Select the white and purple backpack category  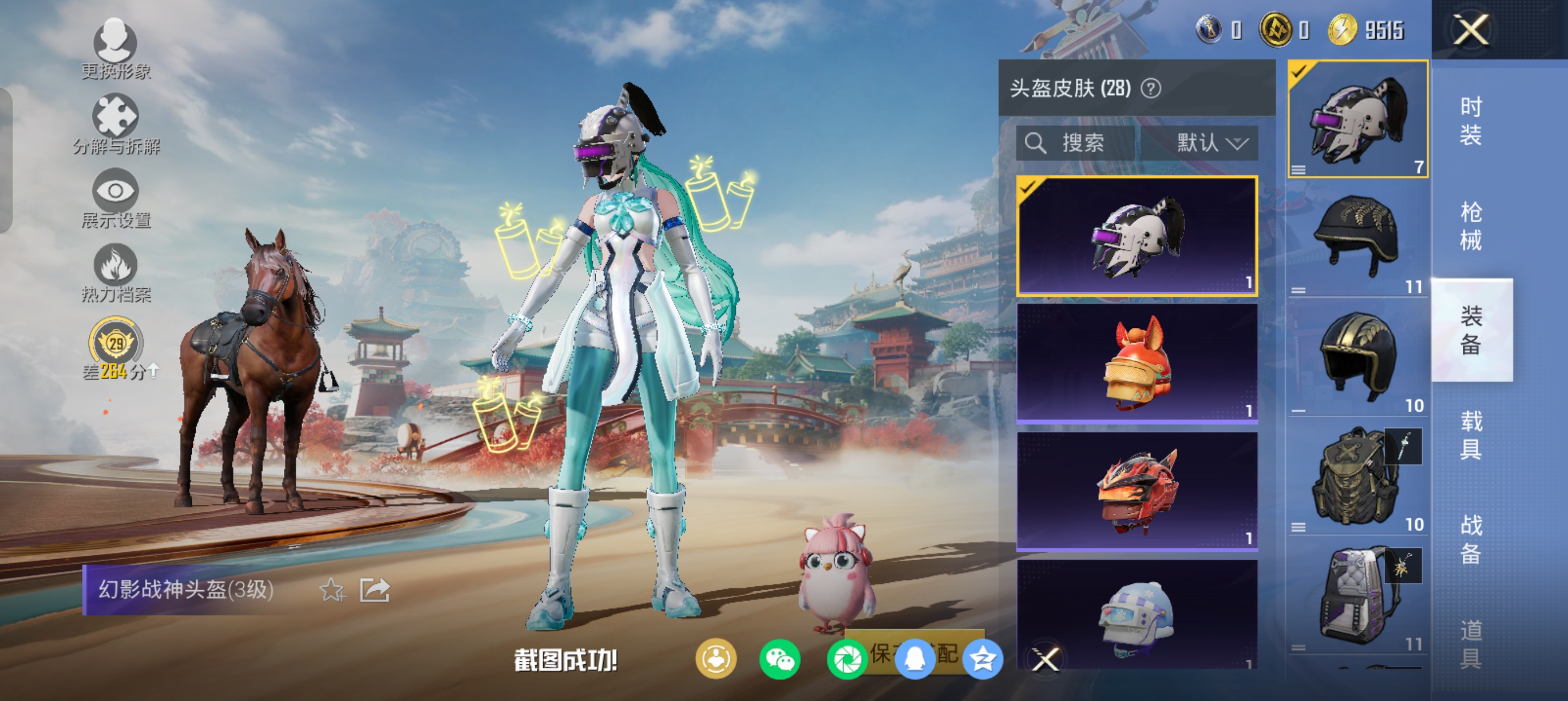click(1358, 596)
